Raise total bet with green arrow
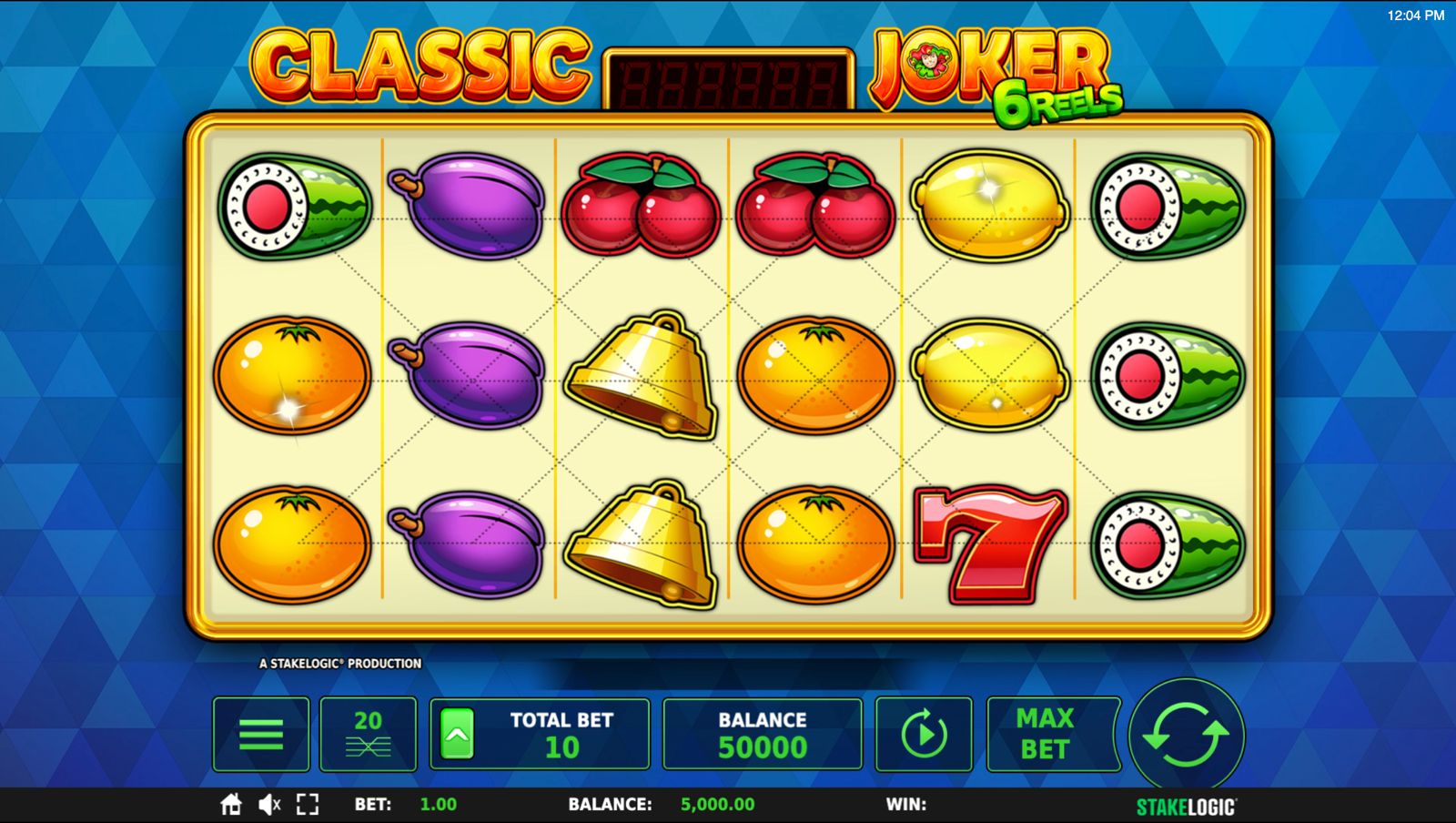The height and width of the screenshot is (823, 1456). pos(457,734)
